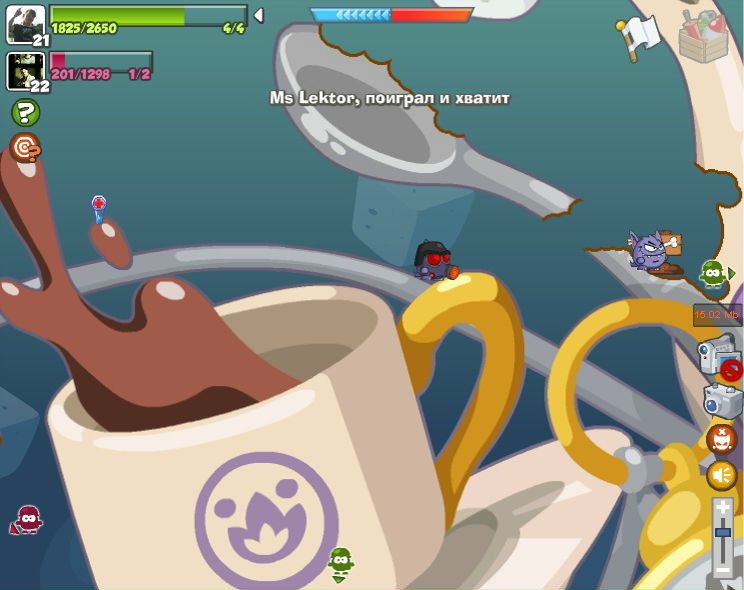Click the orange target hint button
Viewport: 744px width, 590px height.
tap(25, 148)
